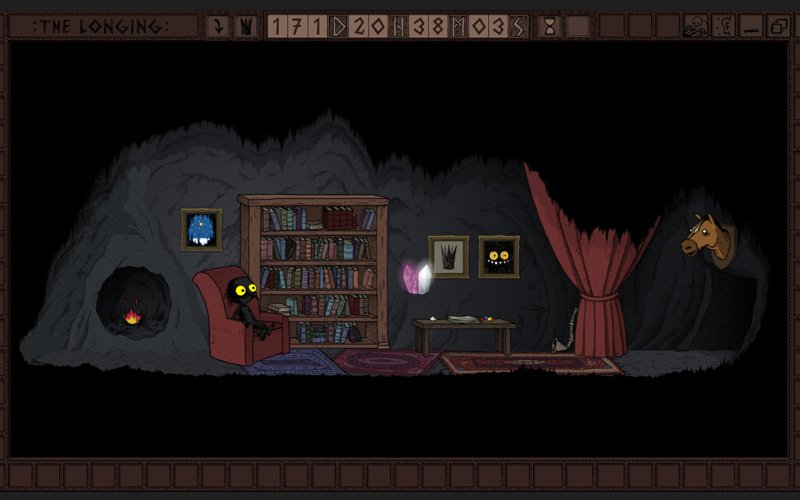Open the thoughts icon showing a face
Image resolution: width=800 pixels, height=500 pixels.
point(694,27)
